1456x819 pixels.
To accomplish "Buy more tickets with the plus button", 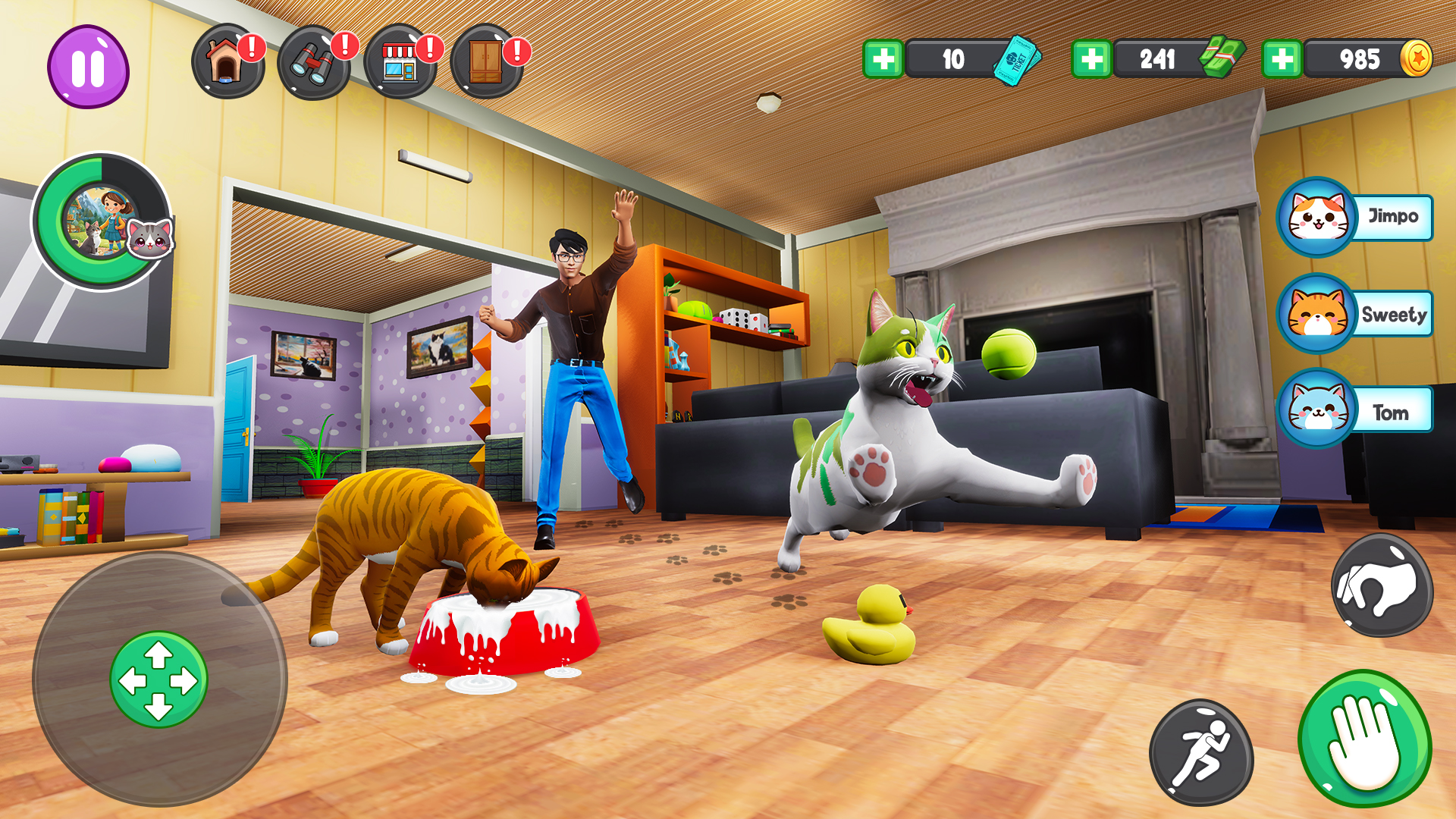I will coord(885,57).
